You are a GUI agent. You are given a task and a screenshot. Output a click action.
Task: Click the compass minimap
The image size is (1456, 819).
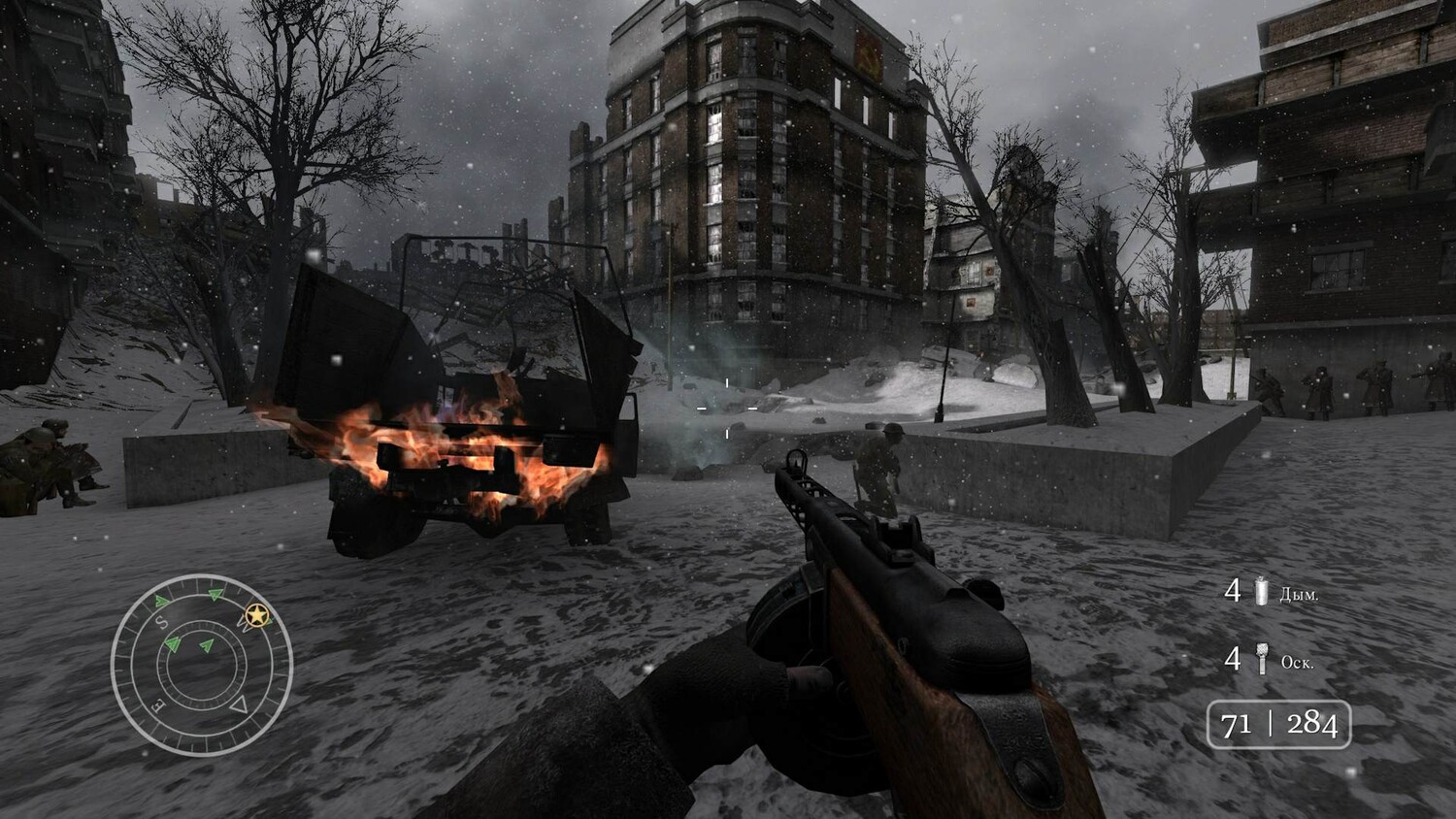tap(201, 665)
